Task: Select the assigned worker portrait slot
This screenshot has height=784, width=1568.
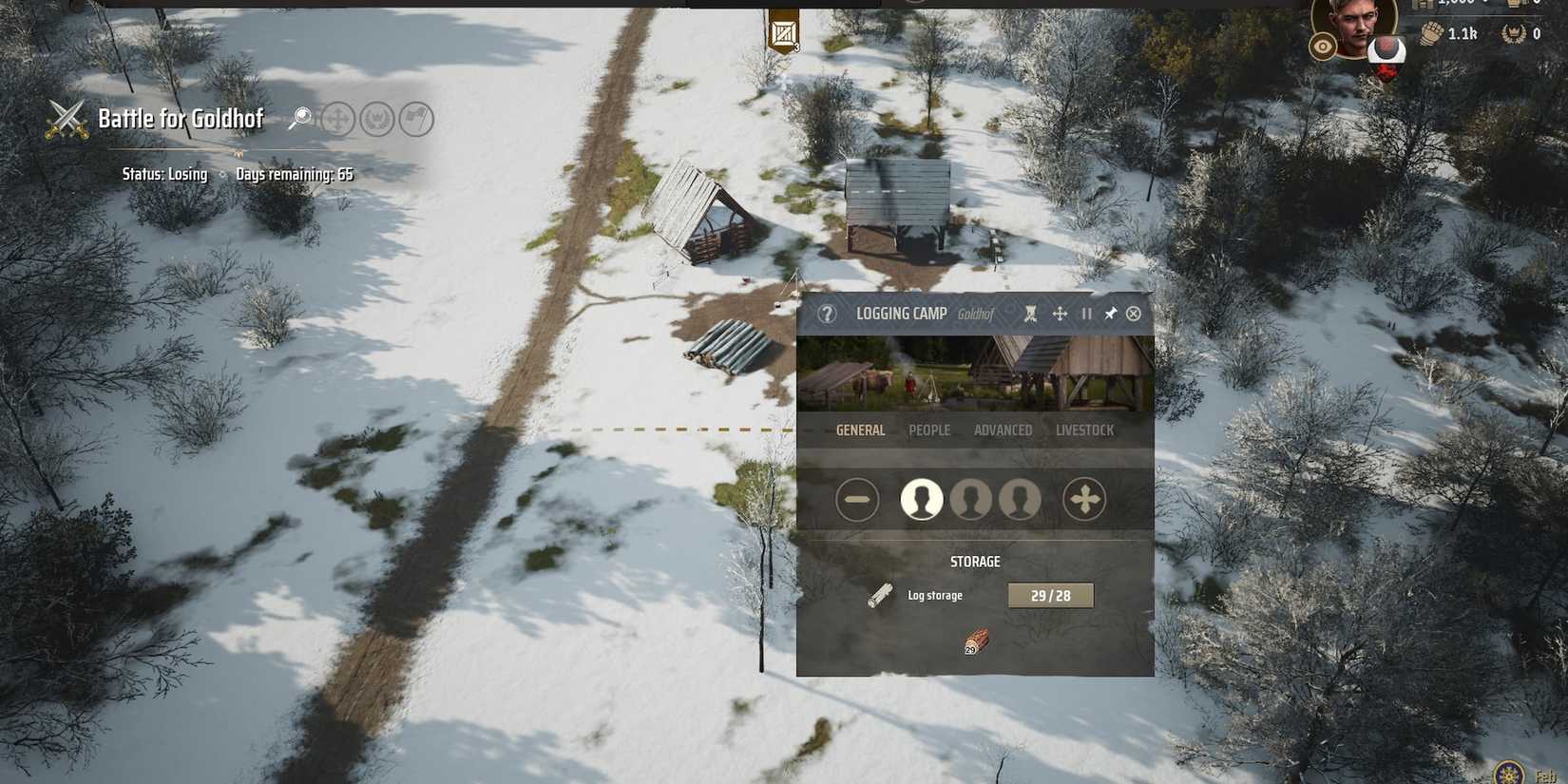Action: point(921,499)
